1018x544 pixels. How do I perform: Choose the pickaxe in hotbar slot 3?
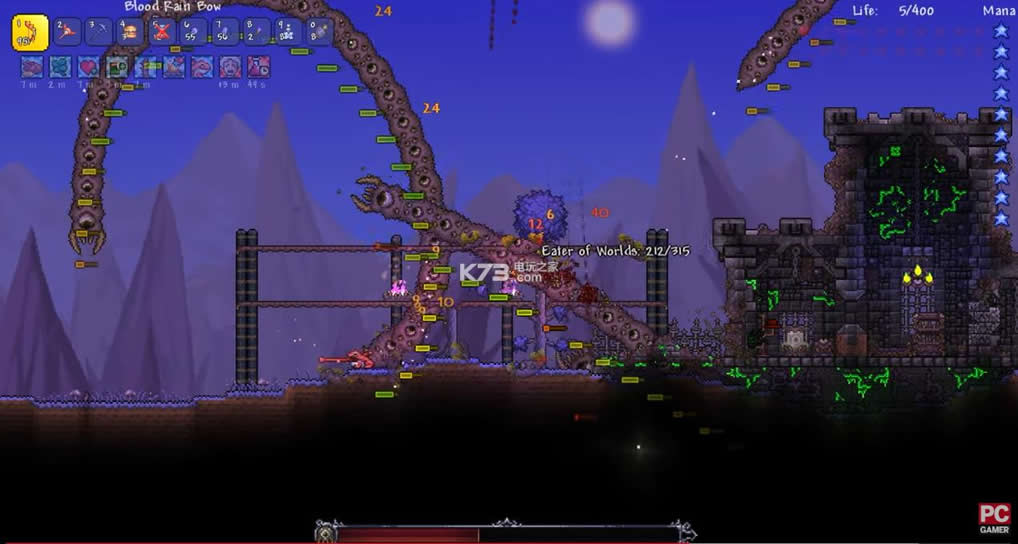point(98,32)
